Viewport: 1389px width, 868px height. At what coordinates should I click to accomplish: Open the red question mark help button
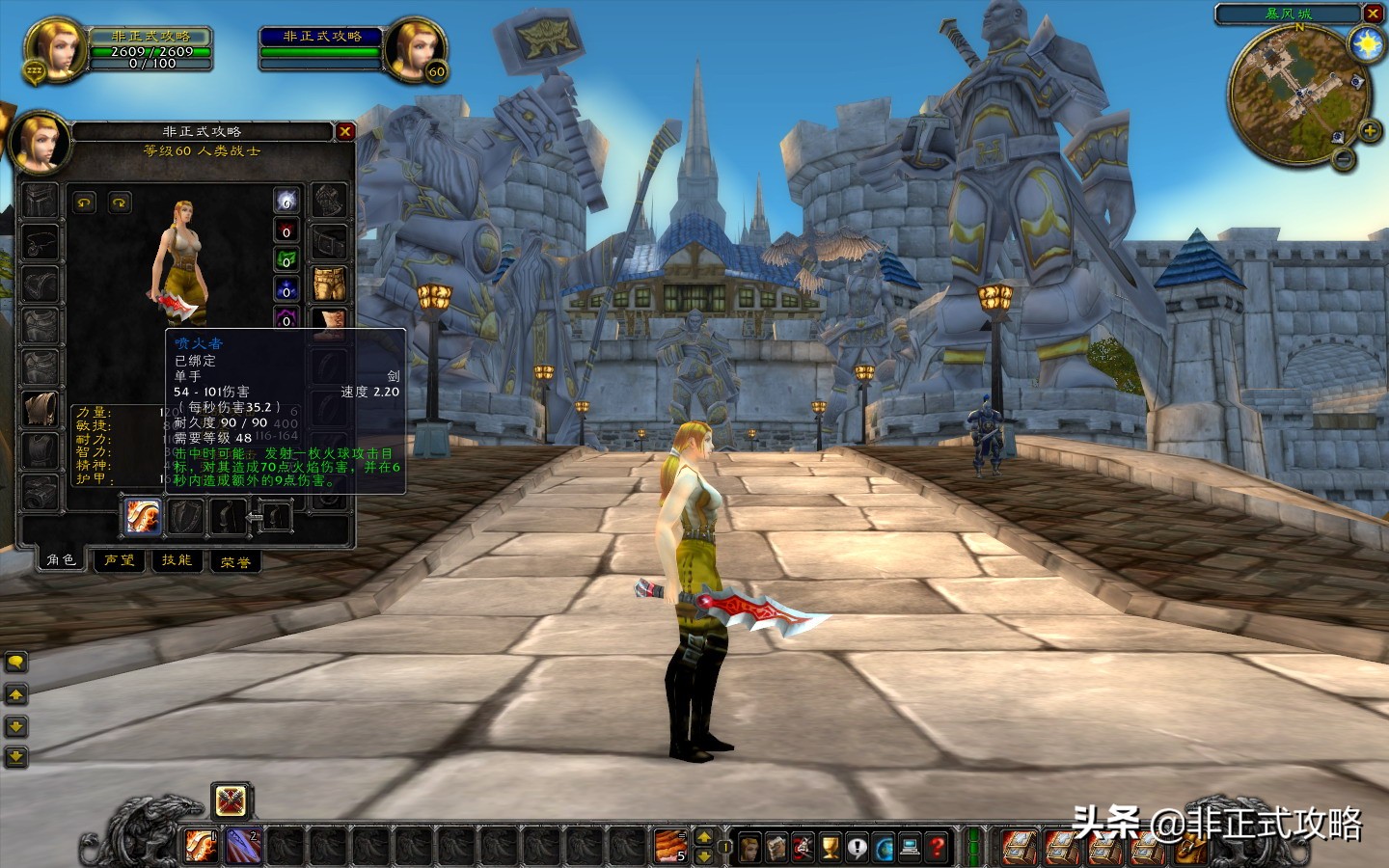click(x=936, y=847)
